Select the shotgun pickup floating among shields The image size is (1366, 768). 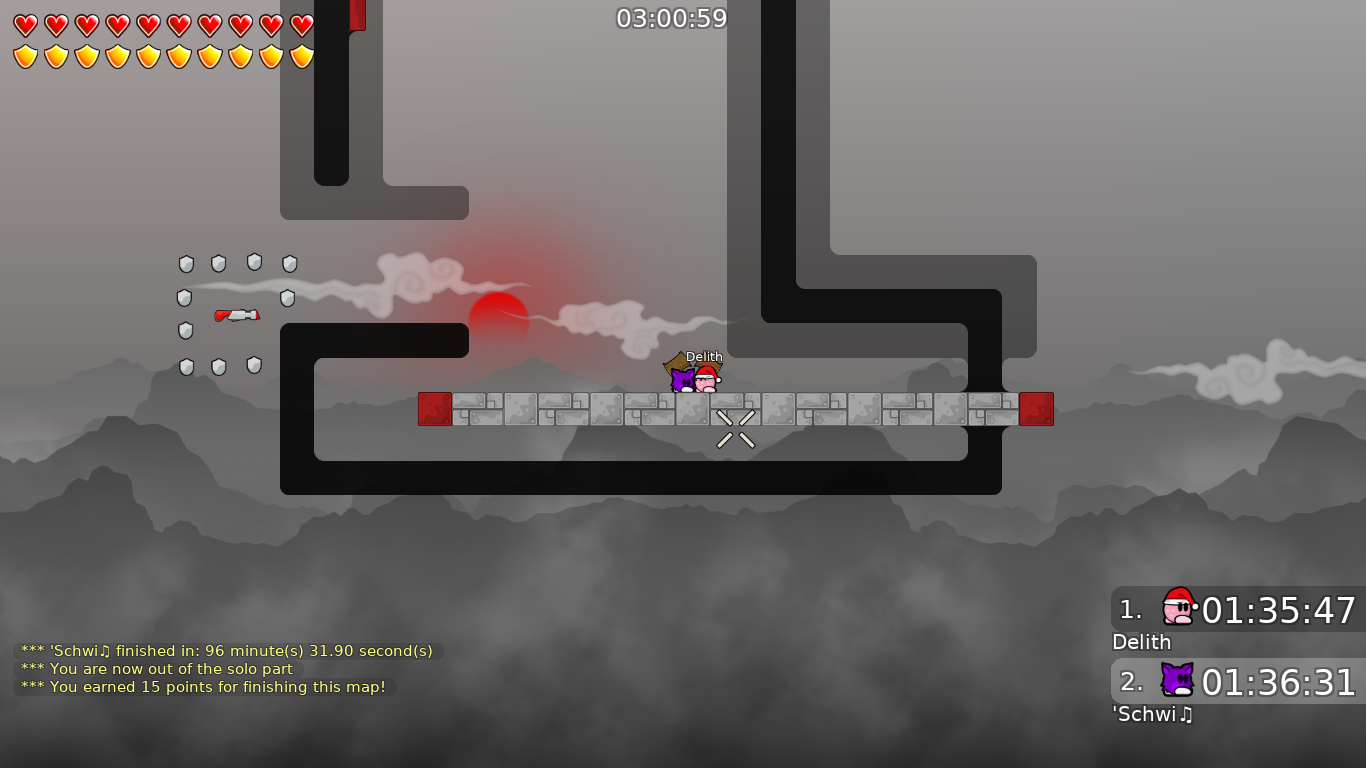coord(237,314)
